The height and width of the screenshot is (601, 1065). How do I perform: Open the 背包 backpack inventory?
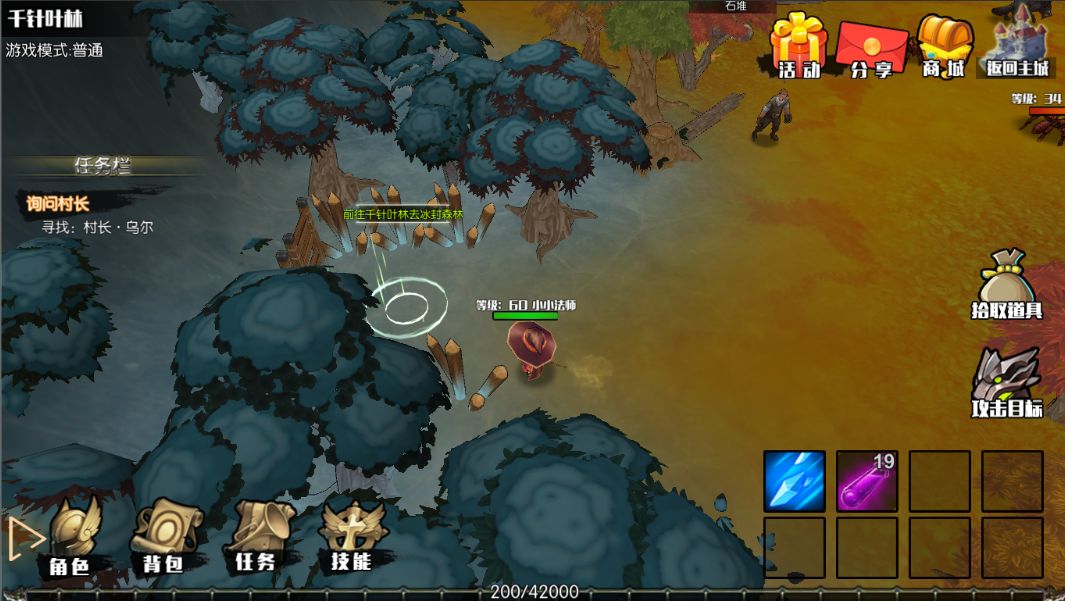[164, 538]
